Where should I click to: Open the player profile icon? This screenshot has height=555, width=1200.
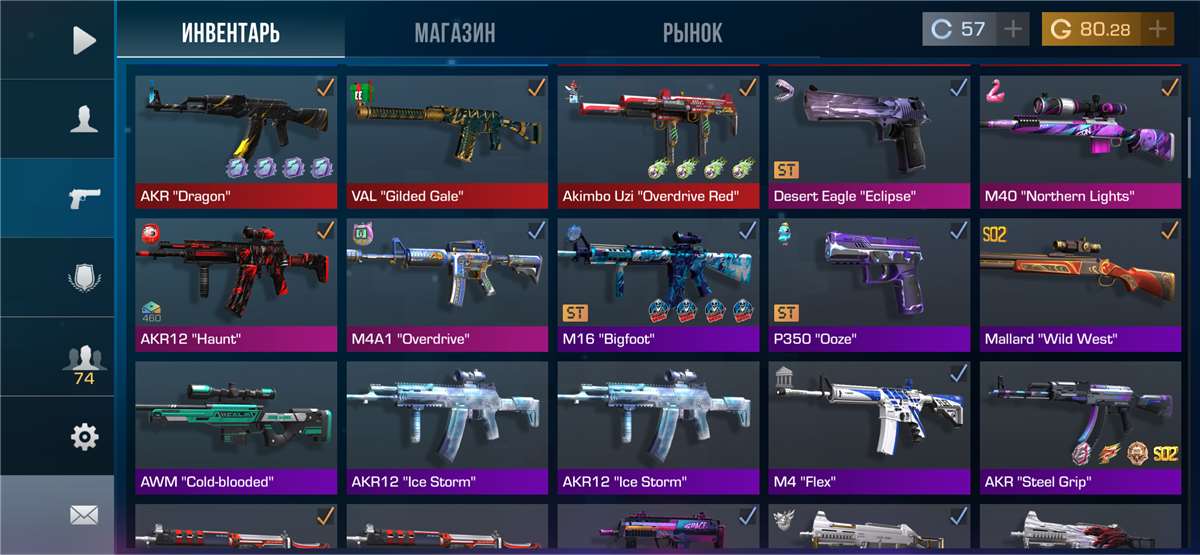point(84,119)
